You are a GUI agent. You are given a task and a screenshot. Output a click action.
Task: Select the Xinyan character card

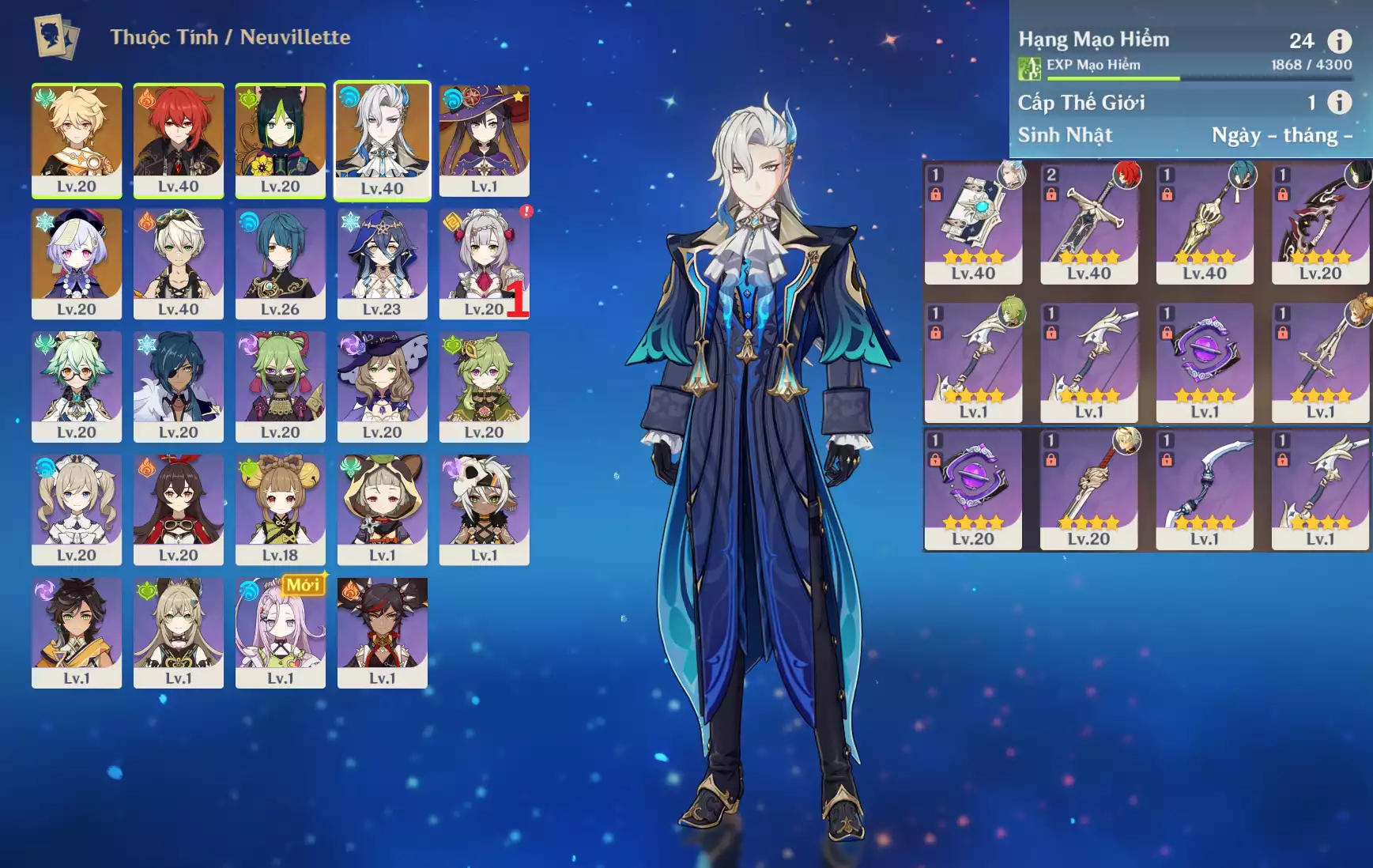382,632
